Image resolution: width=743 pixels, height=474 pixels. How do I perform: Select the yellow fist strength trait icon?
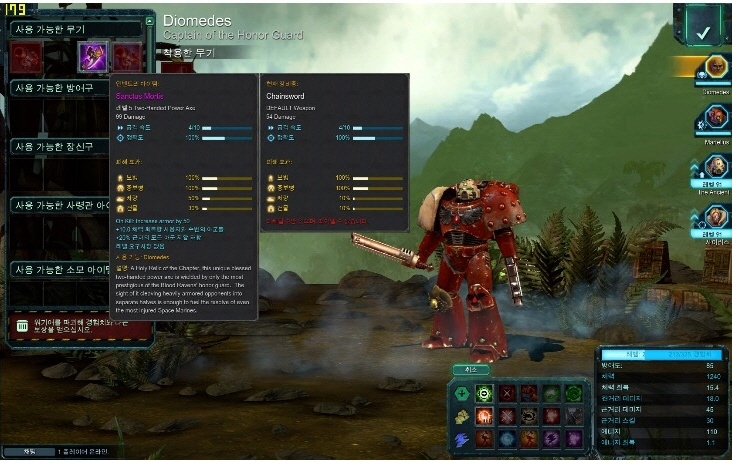coord(462,415)
